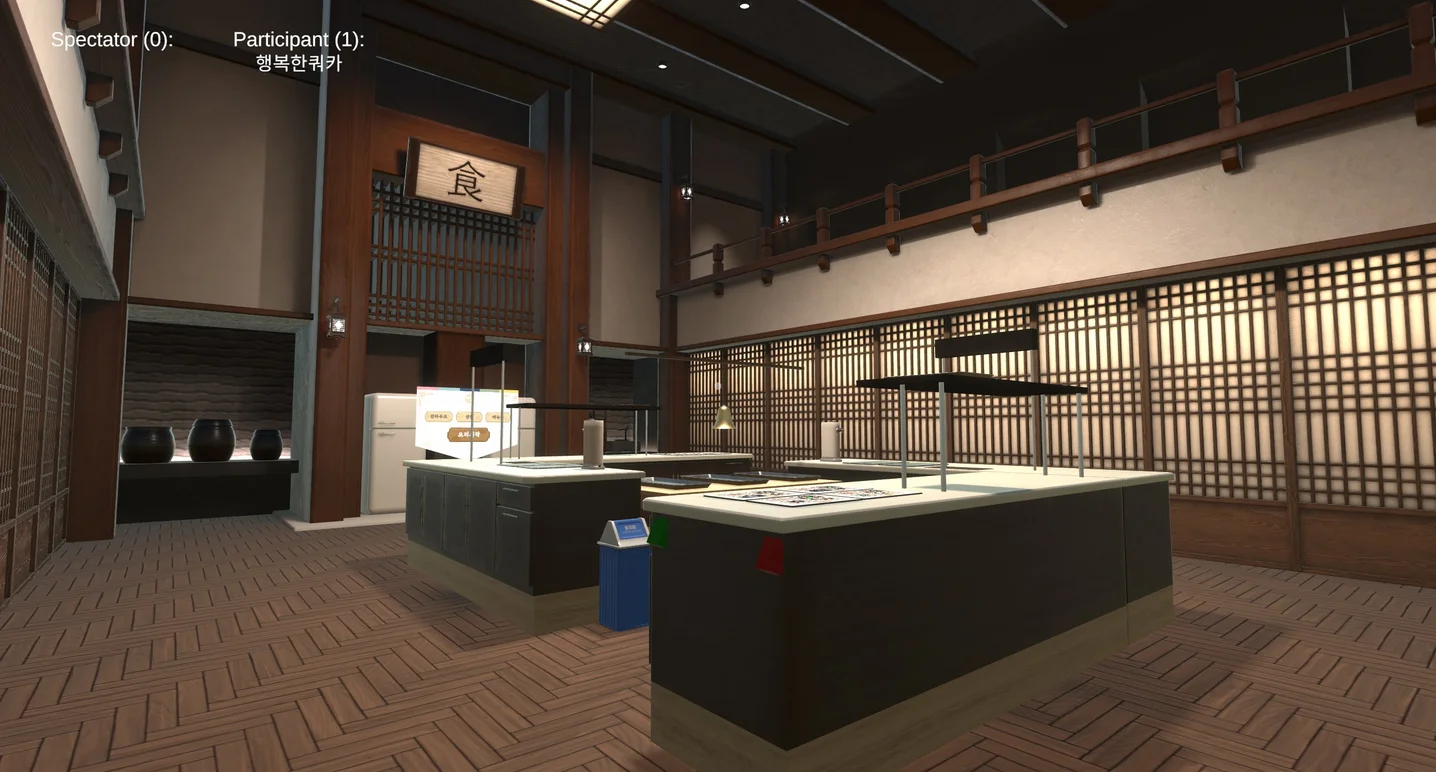Select participant 행복한쿼카 in the player list
Viewport: 1436px width, 772px height.
(298, 63)
